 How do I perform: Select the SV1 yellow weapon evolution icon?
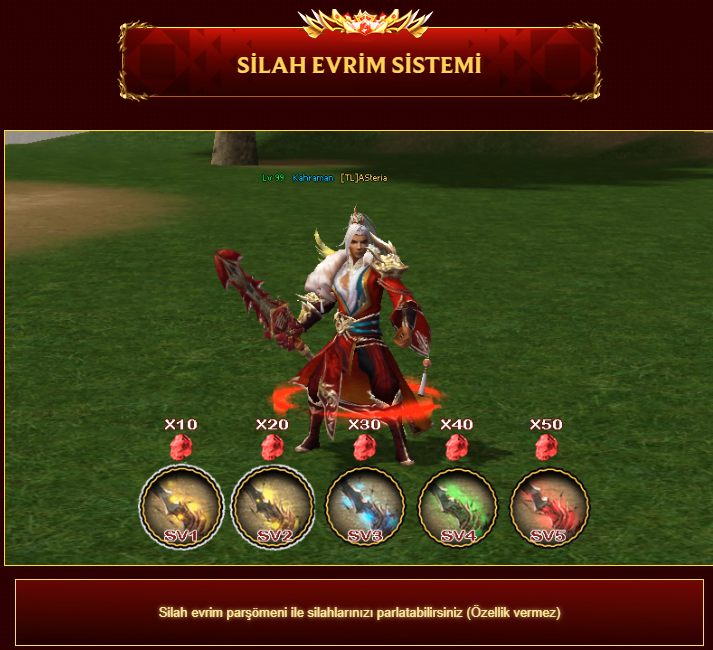tap(181, 507)
